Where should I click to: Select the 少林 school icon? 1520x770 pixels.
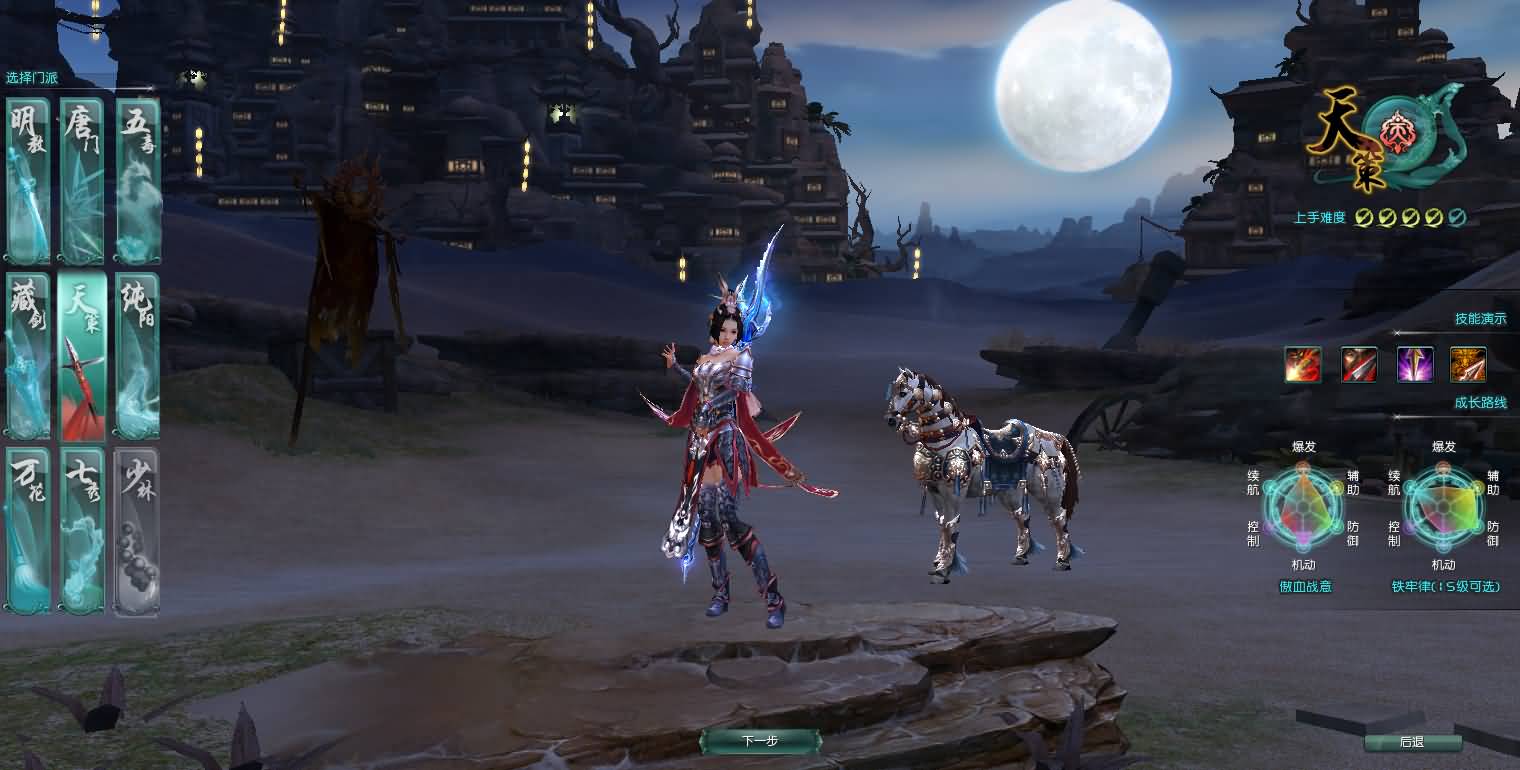click(137, 530)
